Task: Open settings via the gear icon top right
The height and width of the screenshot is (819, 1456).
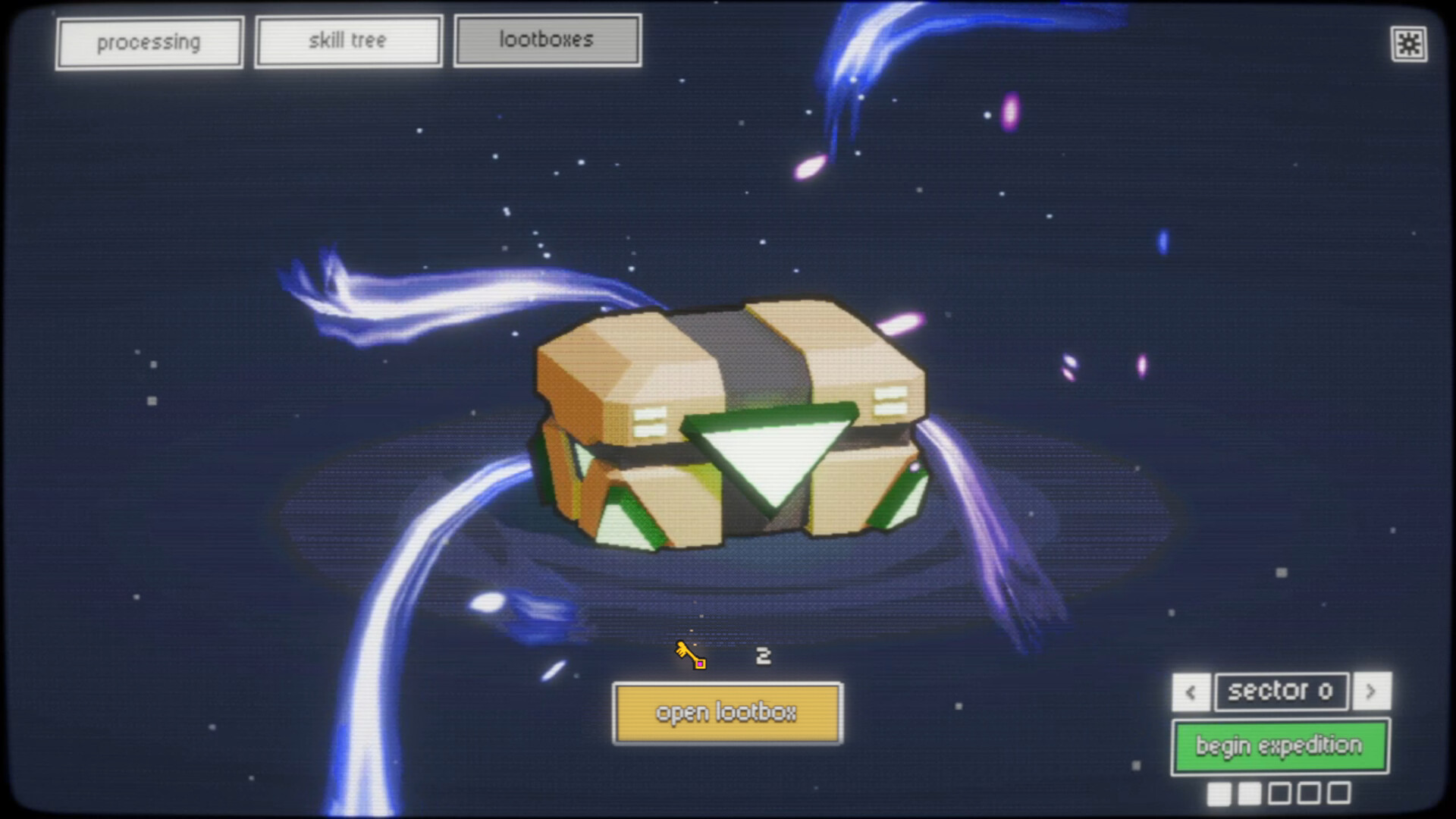Action: tap(1409, 44)
